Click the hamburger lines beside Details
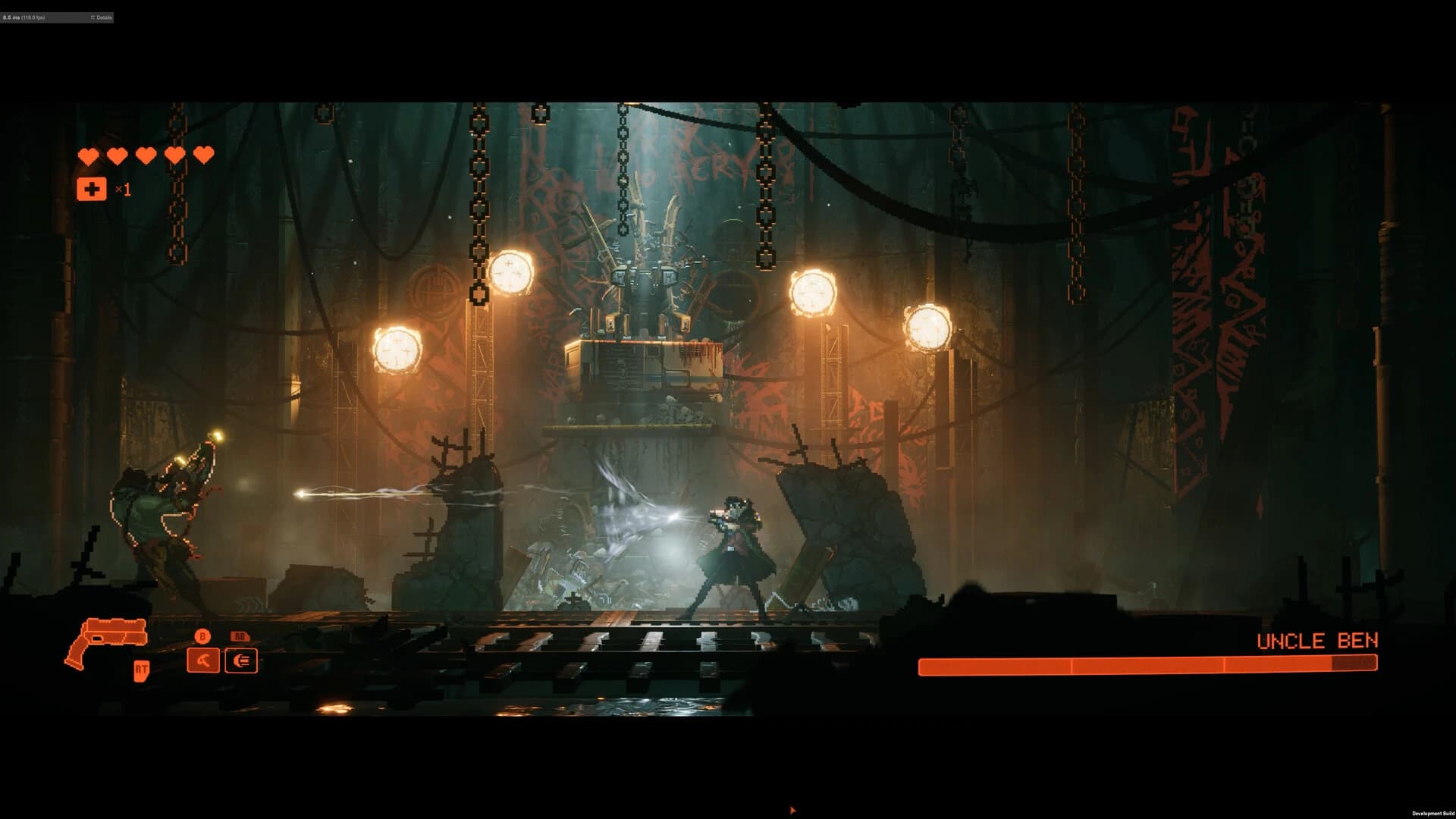This screenshot has width=1456, height=819. [x=93, y=17]
